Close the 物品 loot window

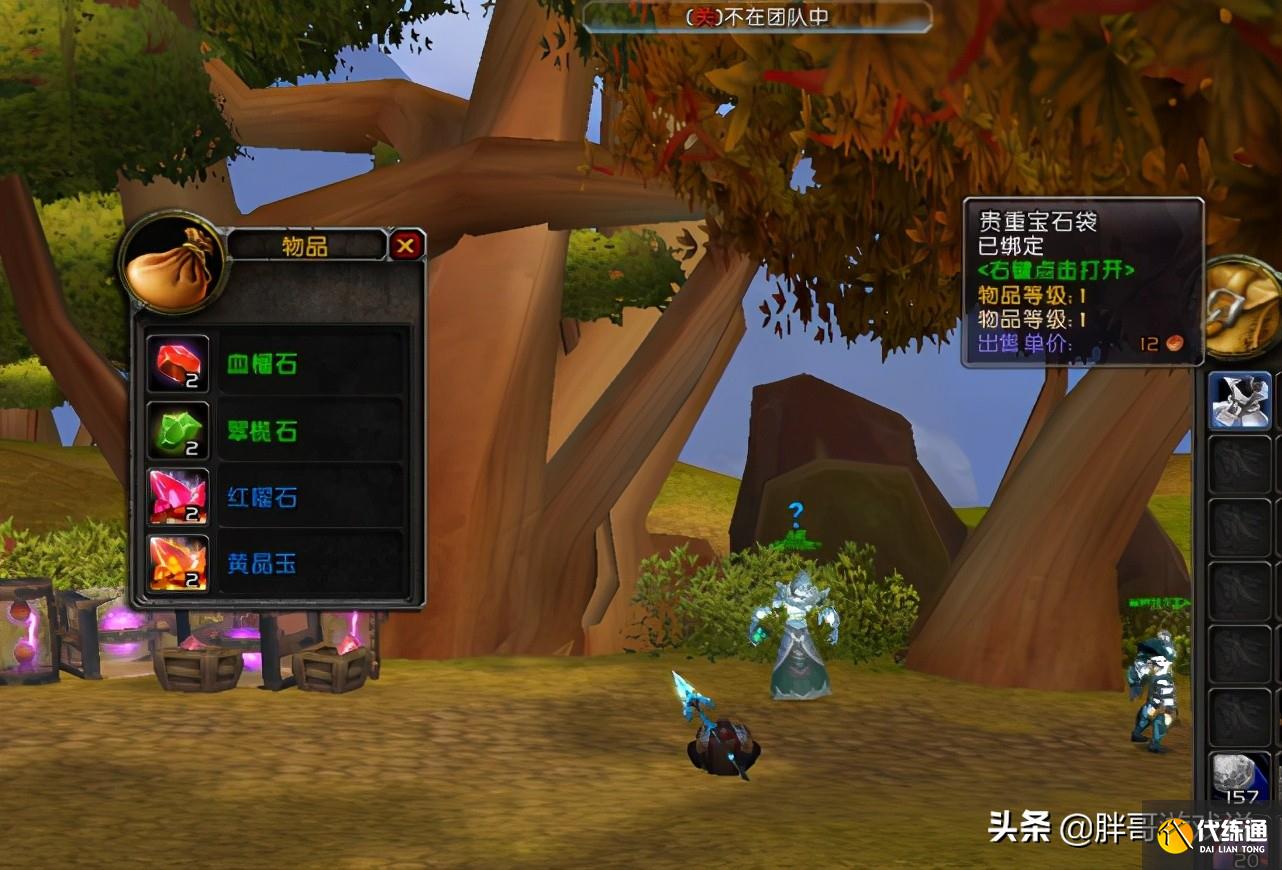point(408,245)
